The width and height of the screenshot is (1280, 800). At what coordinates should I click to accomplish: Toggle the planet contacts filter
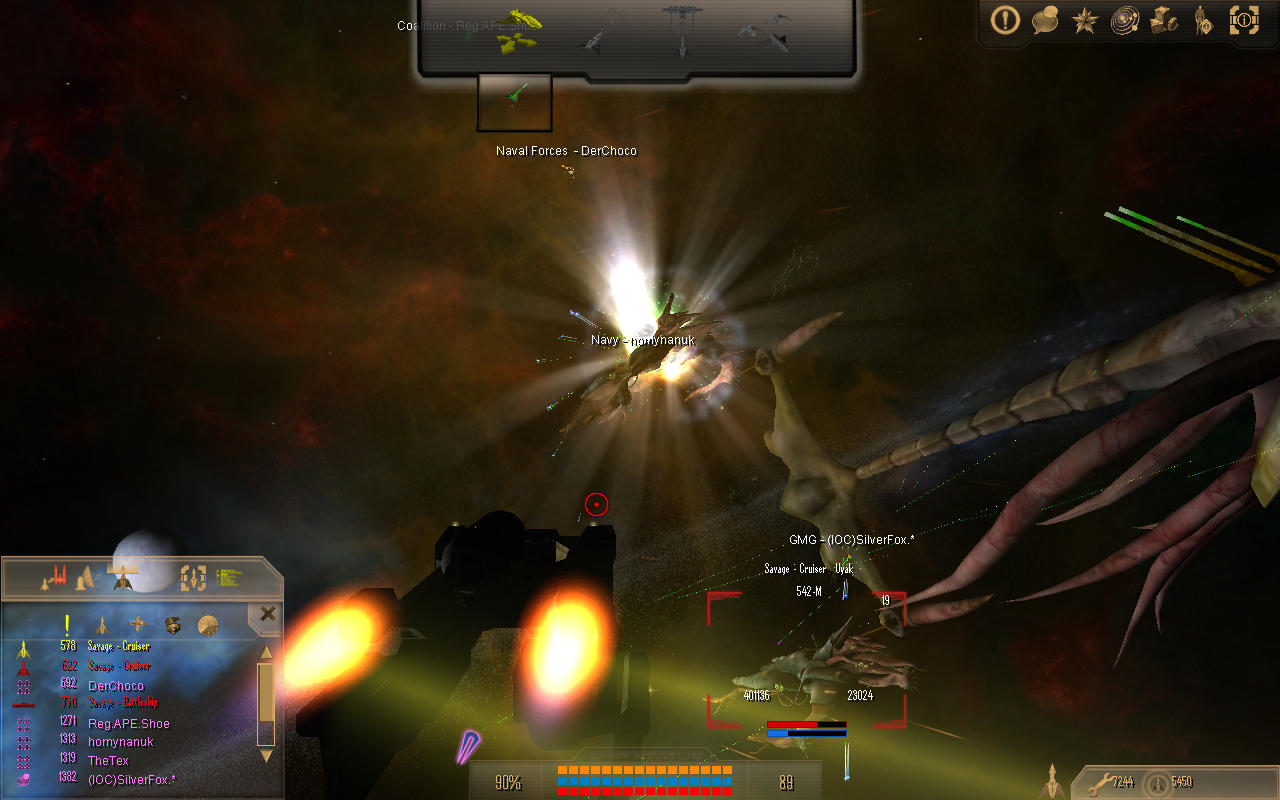click(x=208, y=625)
